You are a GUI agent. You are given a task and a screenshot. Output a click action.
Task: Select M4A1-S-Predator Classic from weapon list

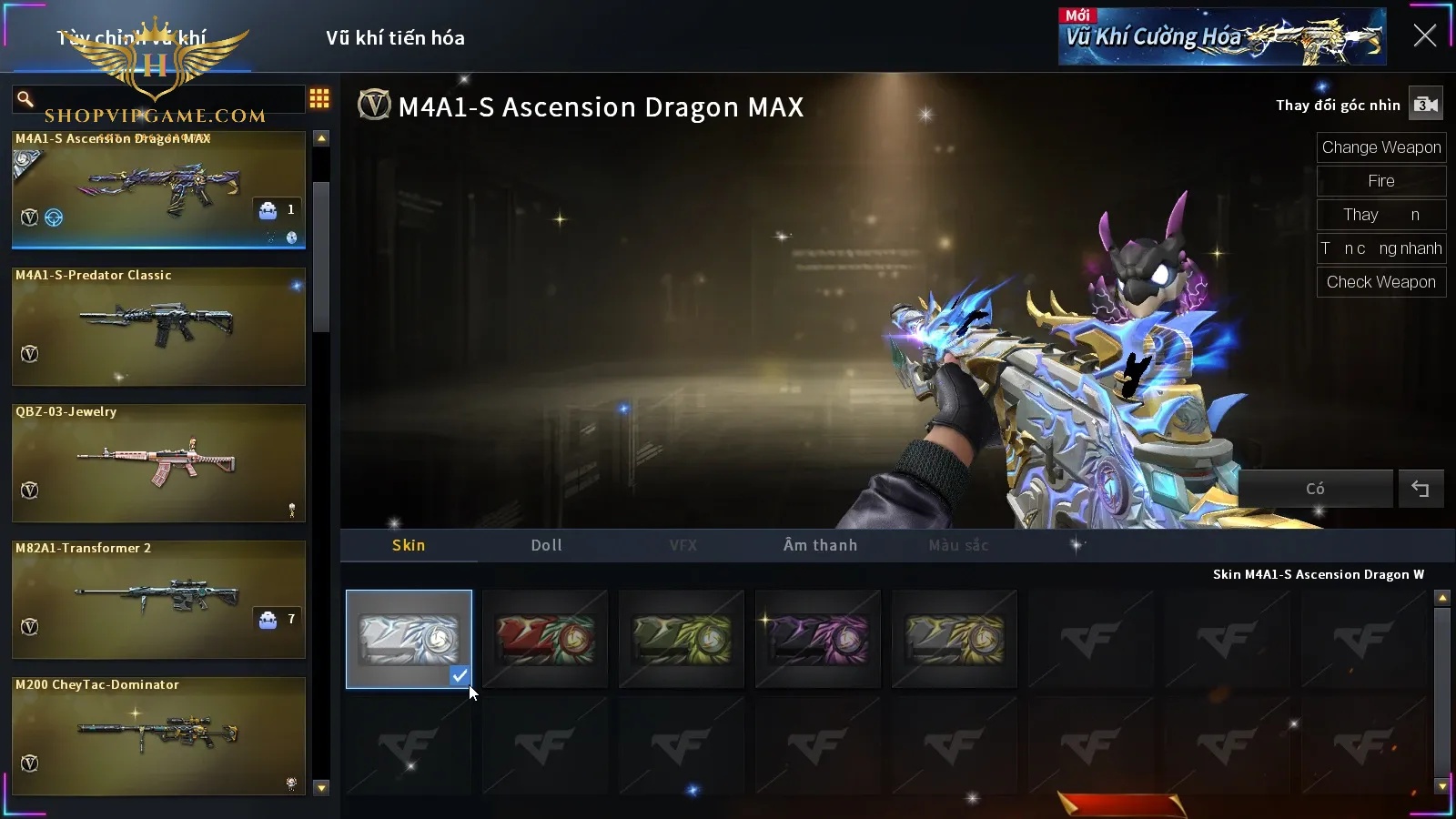(x=158, y=326)
